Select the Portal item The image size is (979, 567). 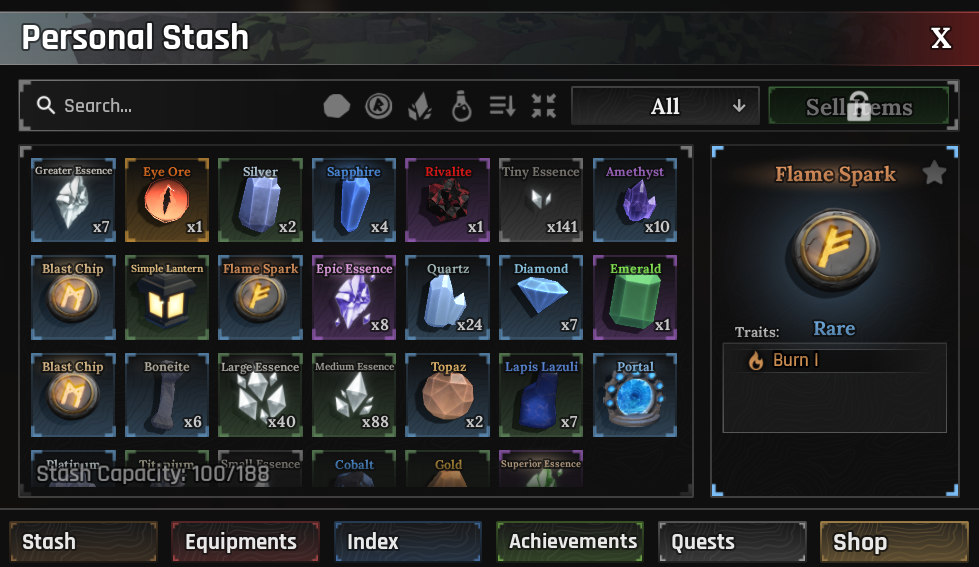(635, 395)
